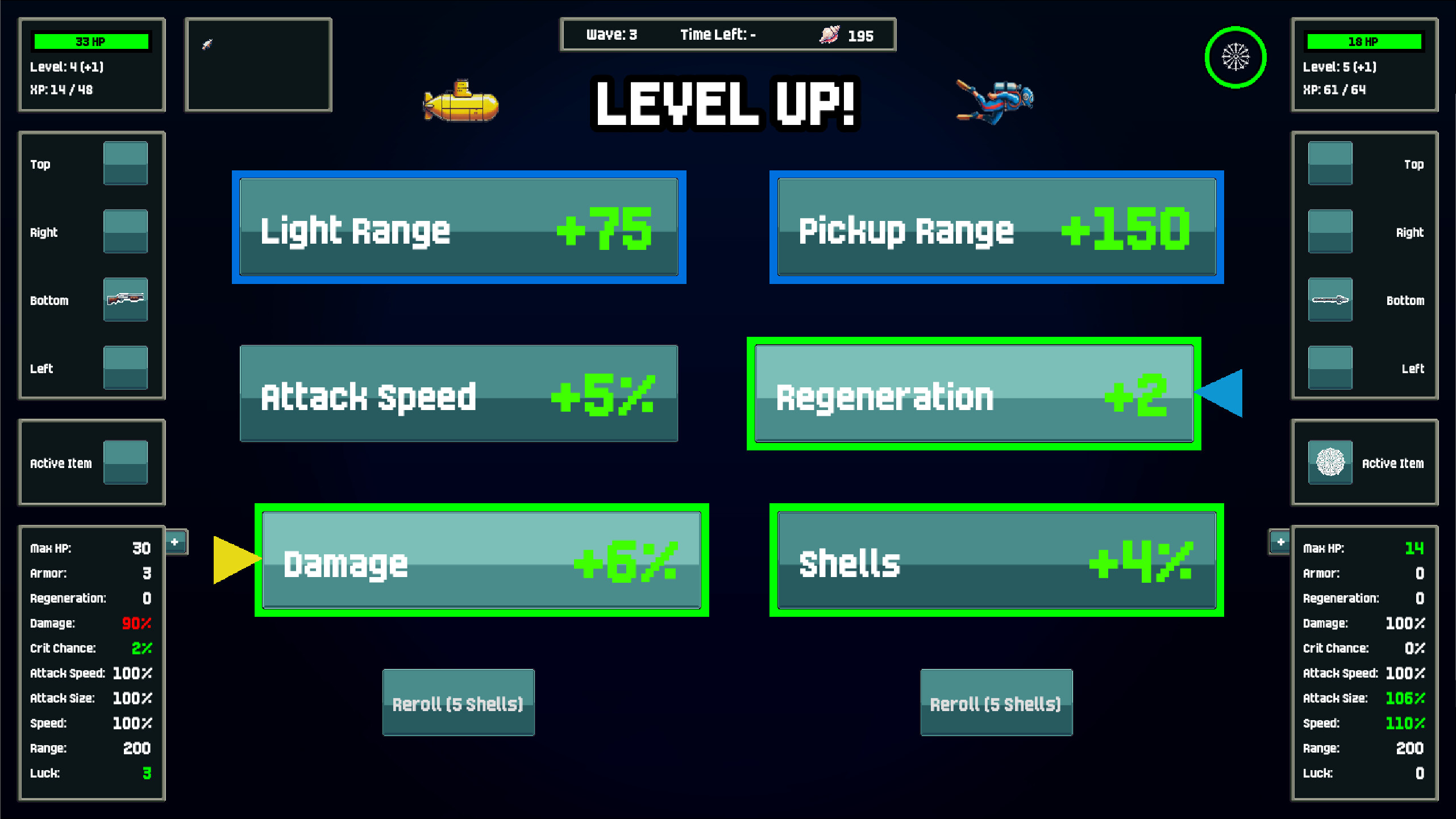This screenshot has width=1456, height=819.
Task: Select the harpoon in the right Bottom slot
Action: click(1330, 300)
